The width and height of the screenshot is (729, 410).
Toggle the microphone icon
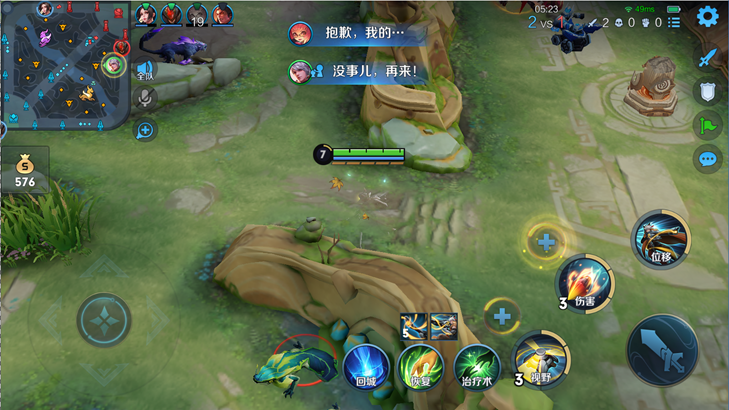point(145,98)
